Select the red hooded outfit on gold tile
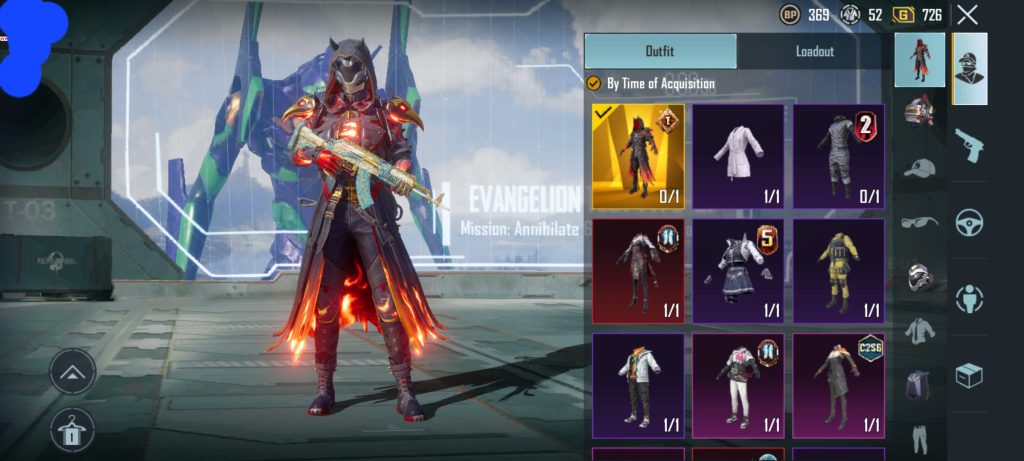This screenshot has width=1024, height=461. 638,156
